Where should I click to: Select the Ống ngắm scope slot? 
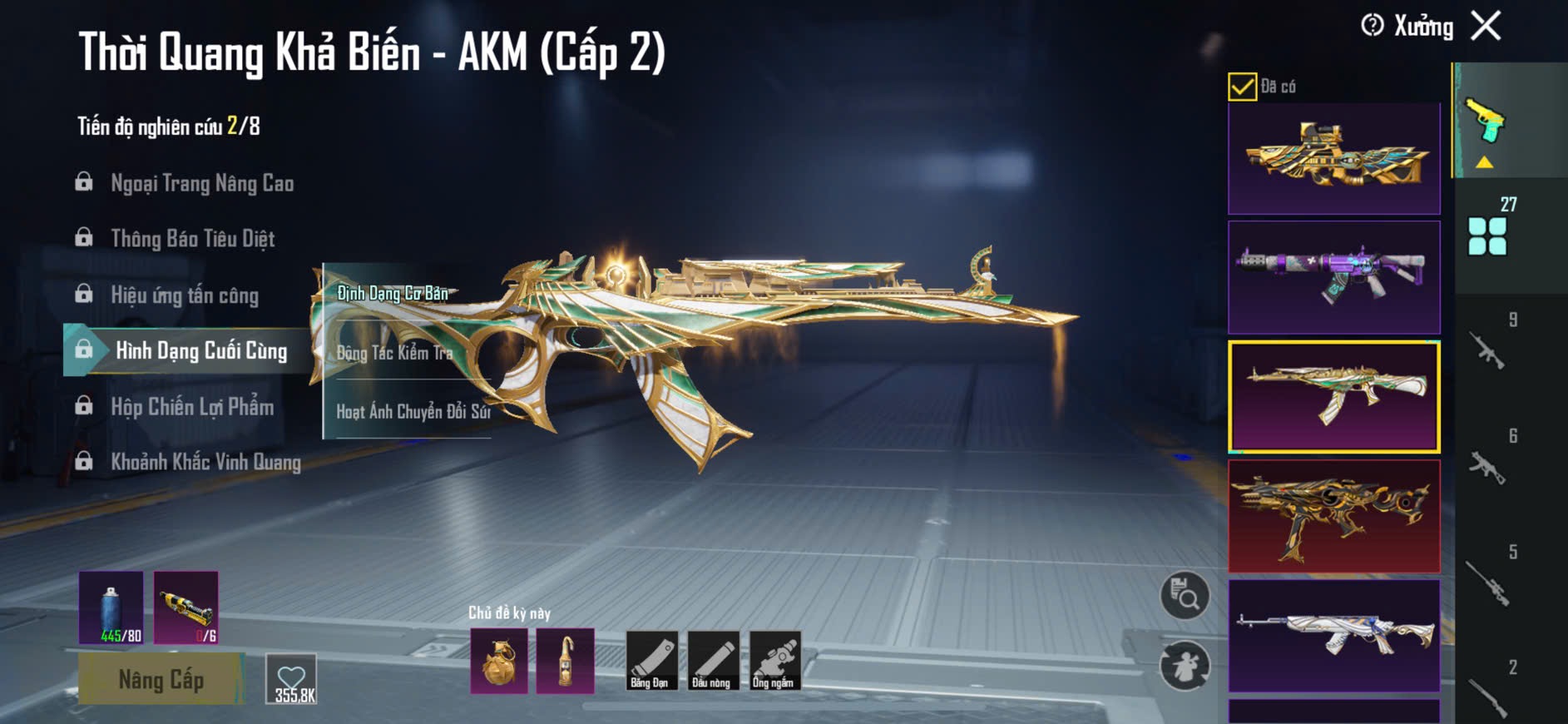coord(774,661)
